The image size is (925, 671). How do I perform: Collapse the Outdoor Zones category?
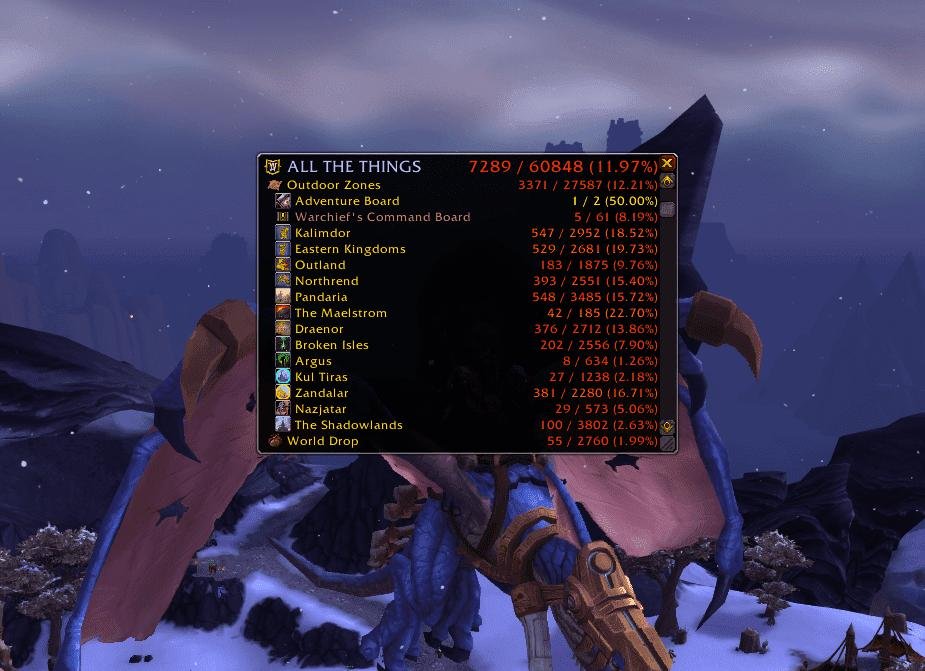(333, 185)
